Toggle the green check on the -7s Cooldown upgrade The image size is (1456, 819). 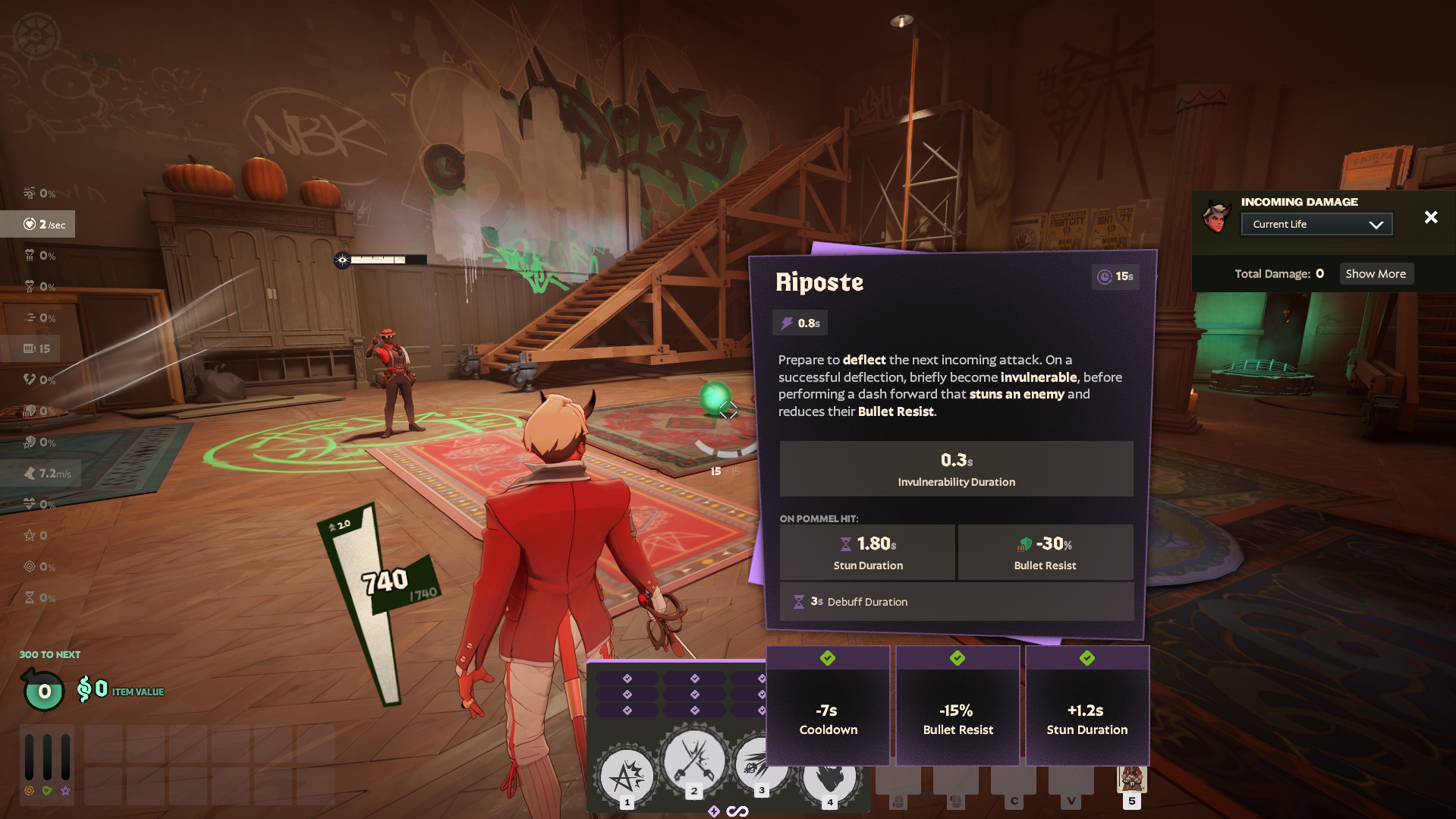pos(828,658)
